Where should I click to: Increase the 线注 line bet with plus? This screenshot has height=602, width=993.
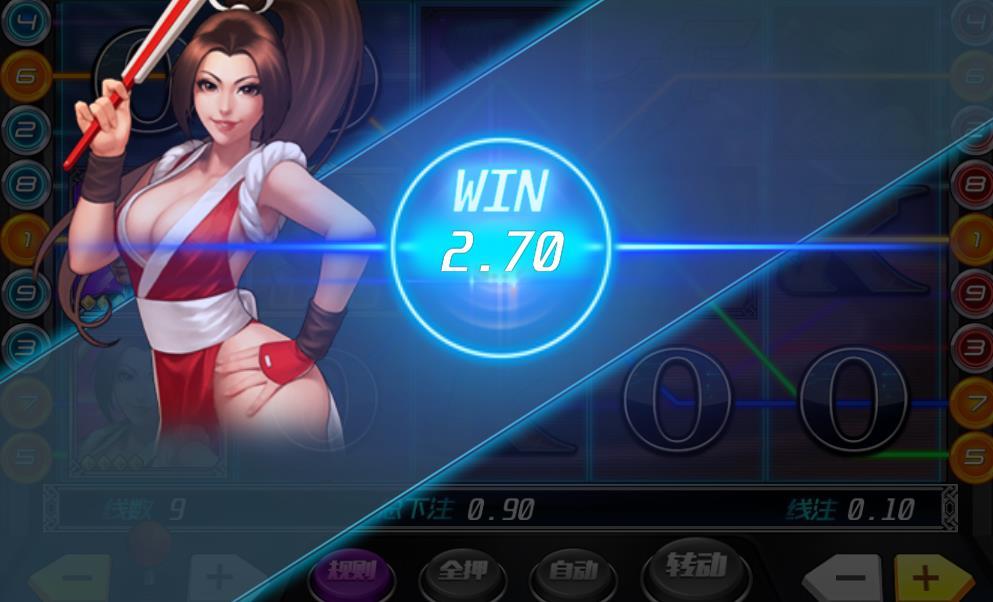[928, 578]
